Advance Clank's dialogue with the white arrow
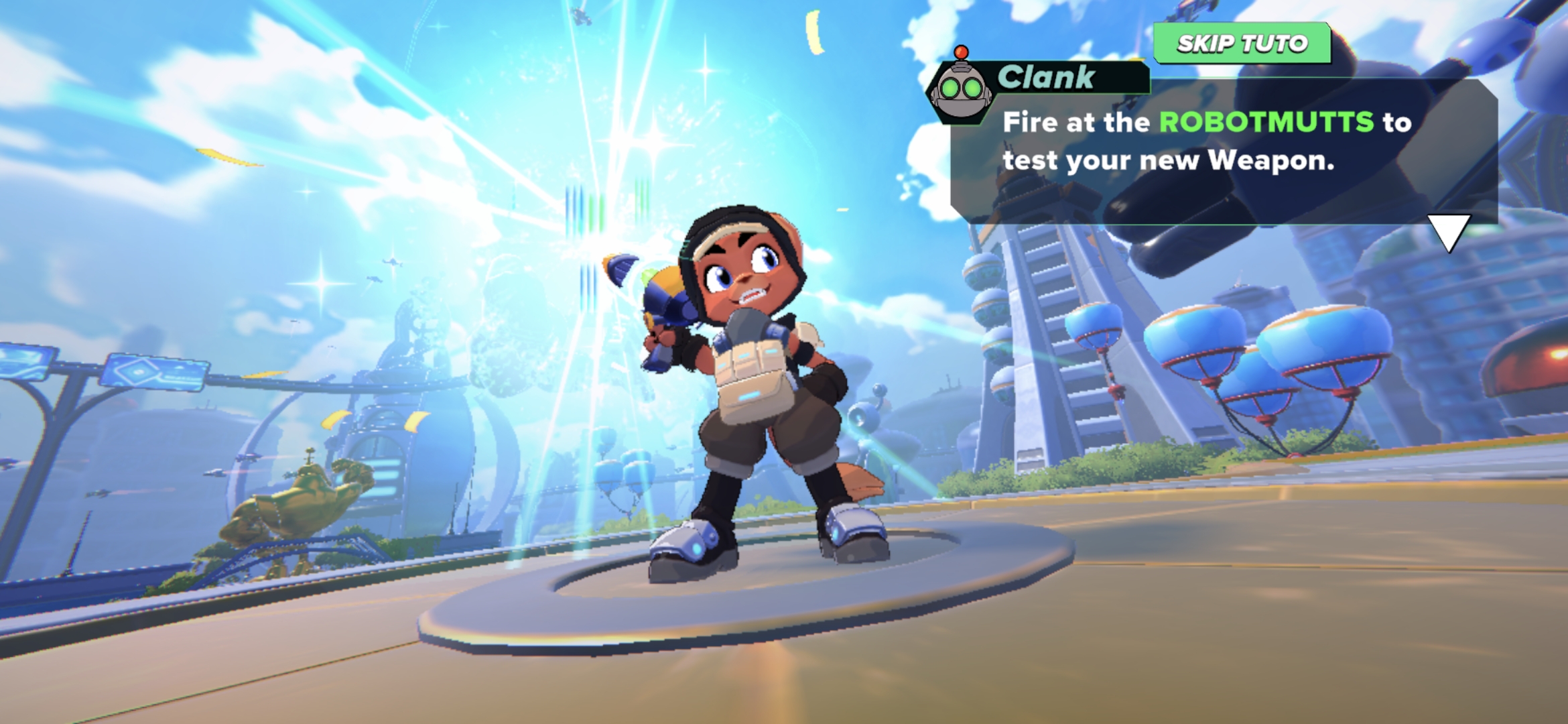 [1448, 231]
